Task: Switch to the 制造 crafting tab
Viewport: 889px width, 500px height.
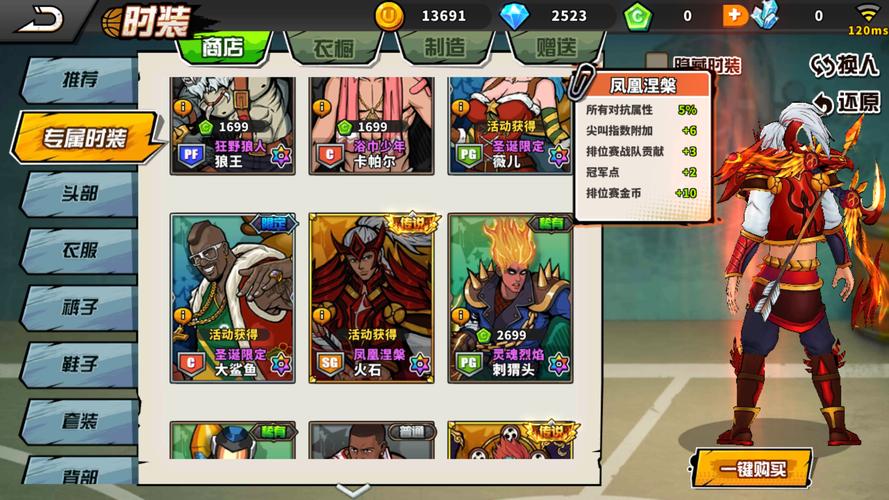Action: (444, 47)
